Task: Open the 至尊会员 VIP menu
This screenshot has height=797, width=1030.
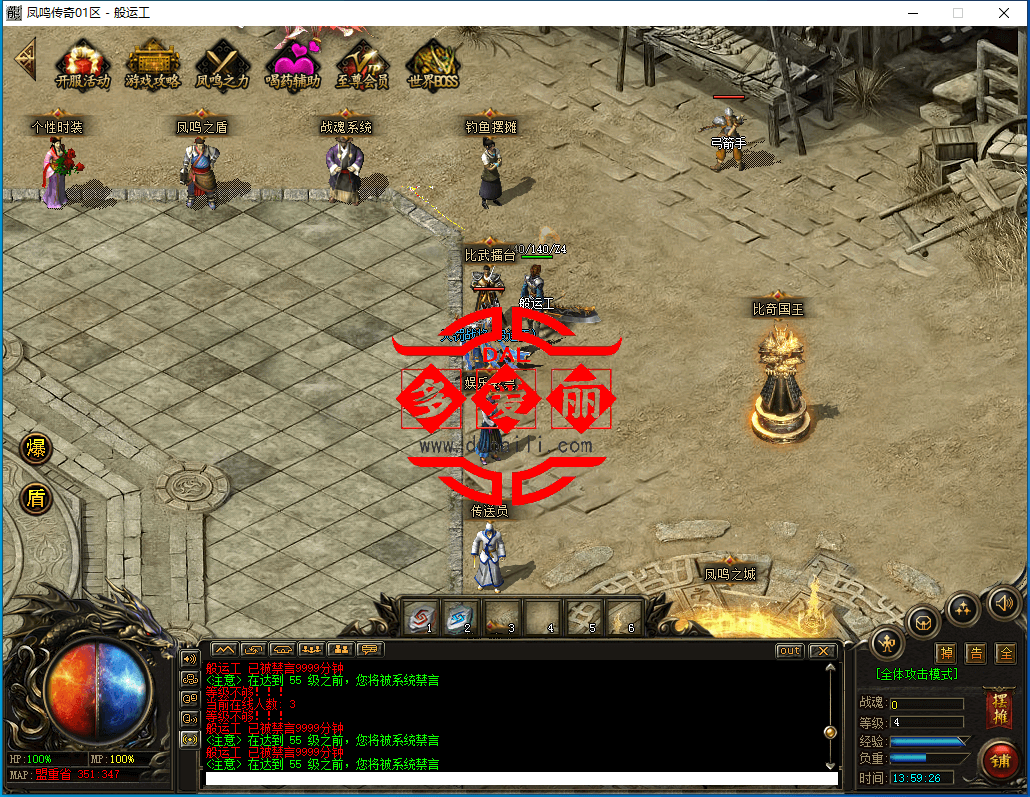Action: coord(362,64)
